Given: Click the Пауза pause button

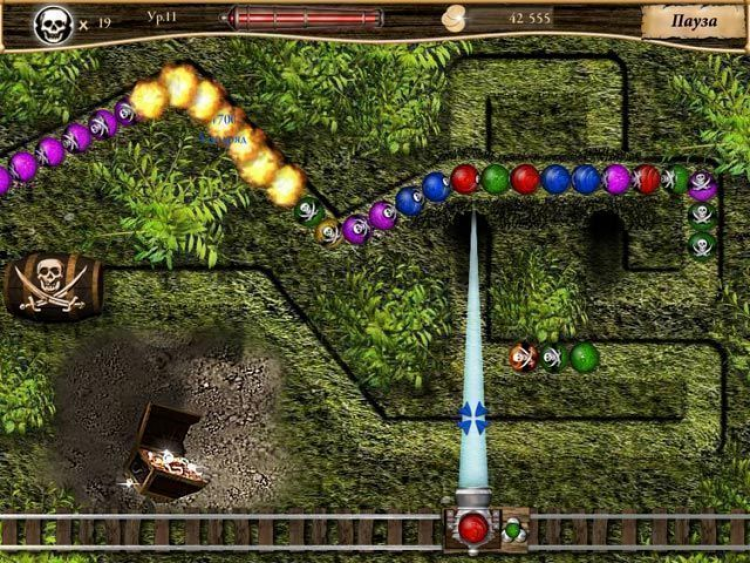Looking at the screenshot, I should pos(693,22).
